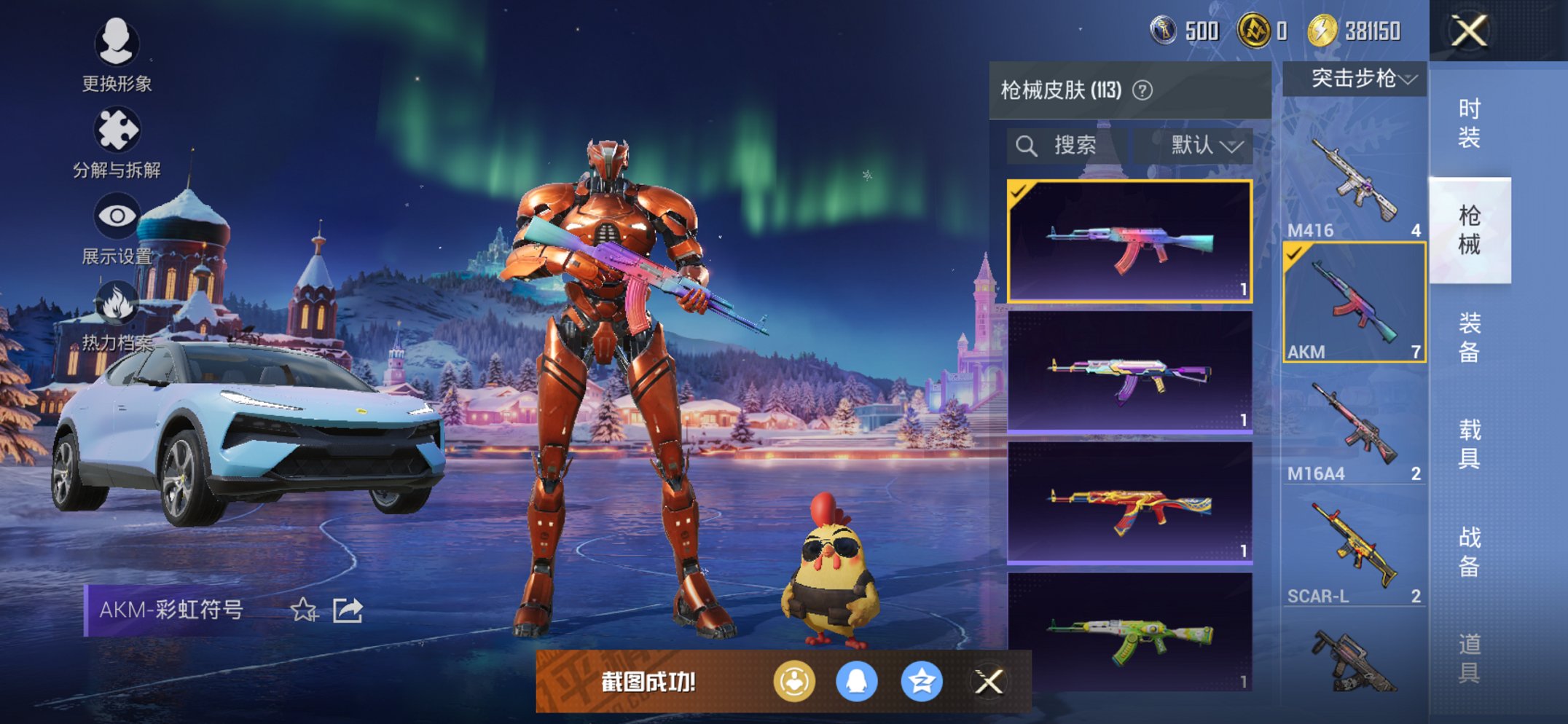Close the inventory screen with top-right X
Viewport: 1568px width, 724px height.
(x=1468, y=31)
